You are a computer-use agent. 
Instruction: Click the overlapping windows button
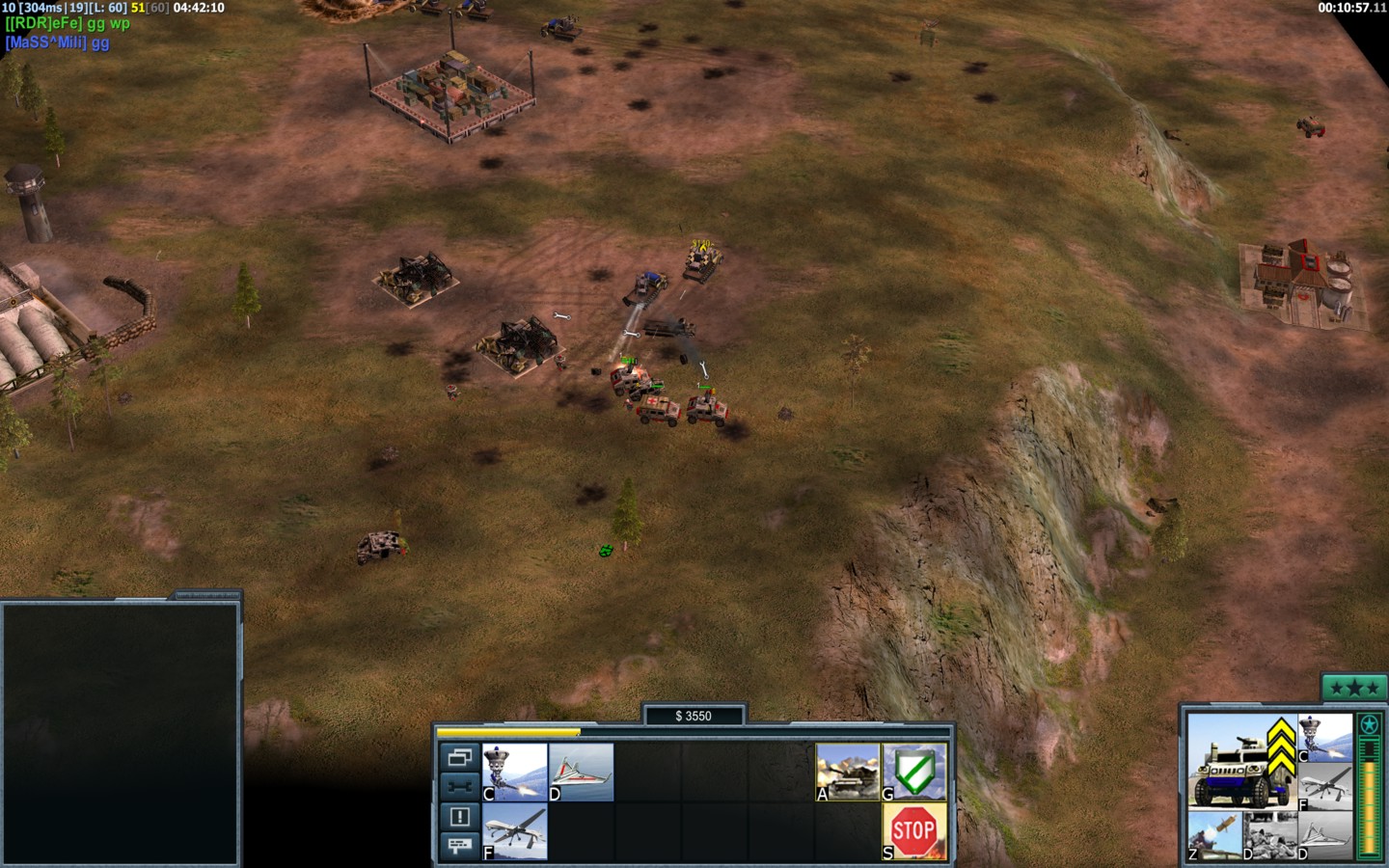[x=459, y=758]
